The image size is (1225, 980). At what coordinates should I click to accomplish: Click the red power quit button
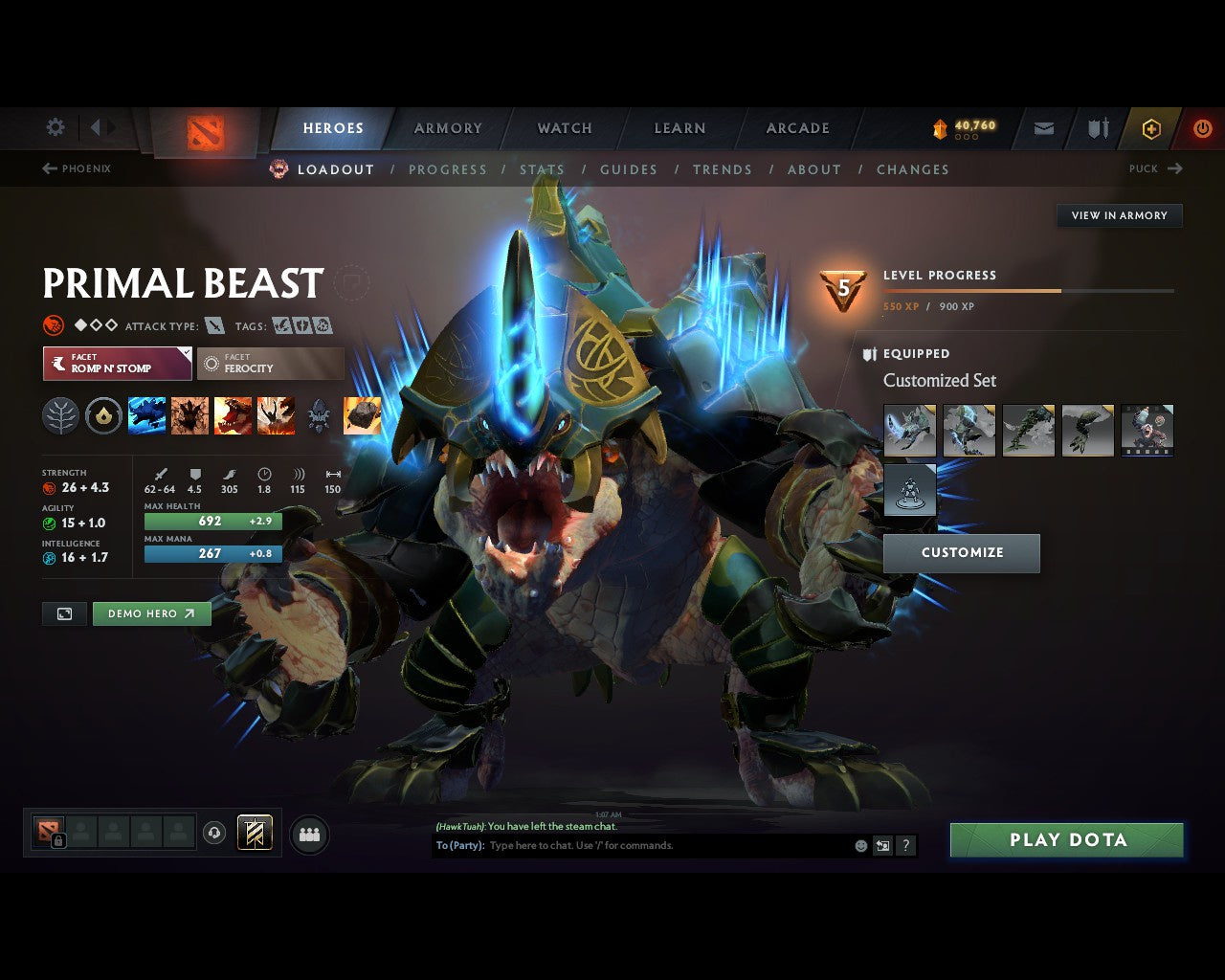(1202, 128)
